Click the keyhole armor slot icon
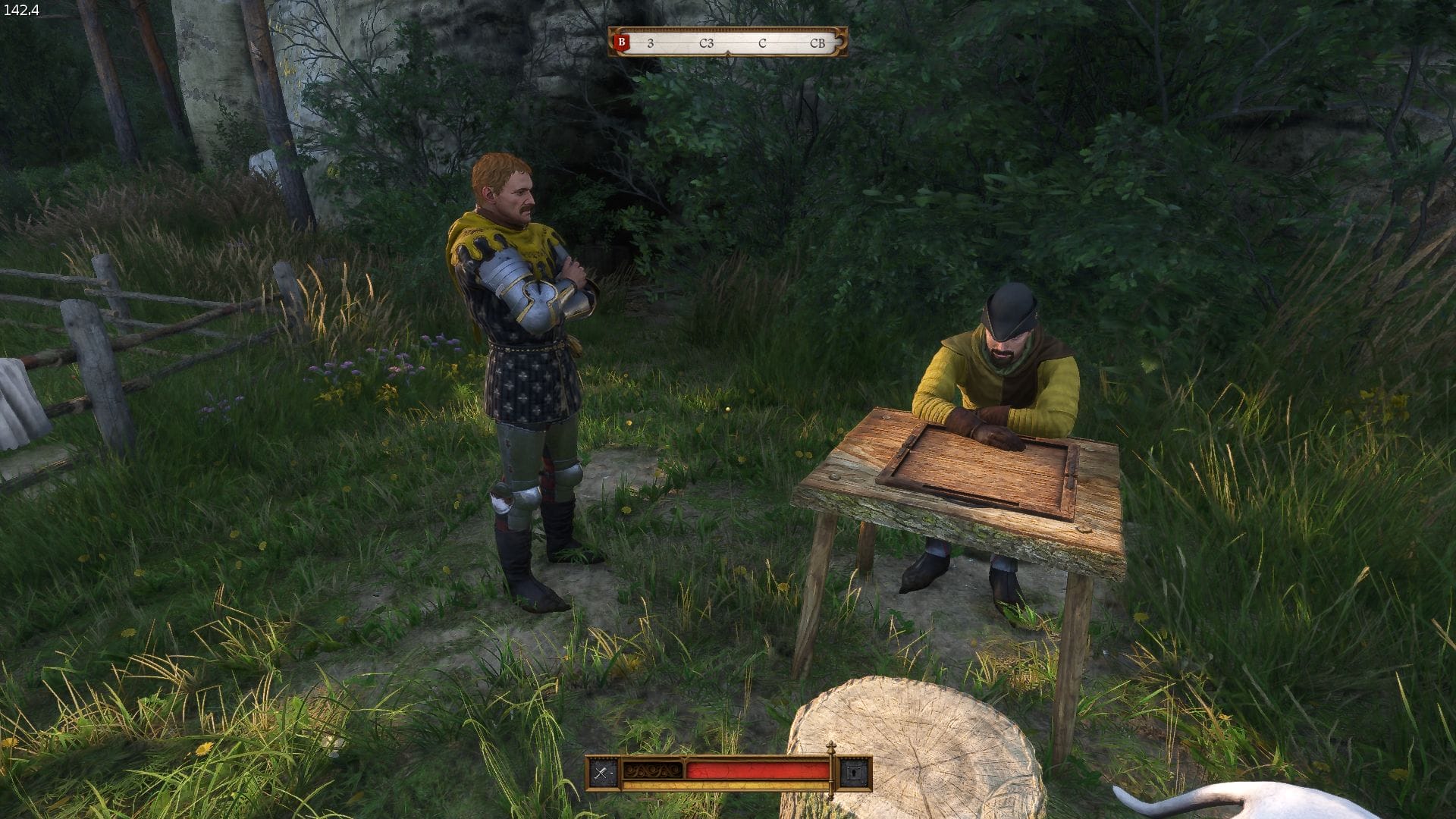Image resolution: width=1456 pixels, height=819 pixels. pyautogui.click(x=855, y=773)
